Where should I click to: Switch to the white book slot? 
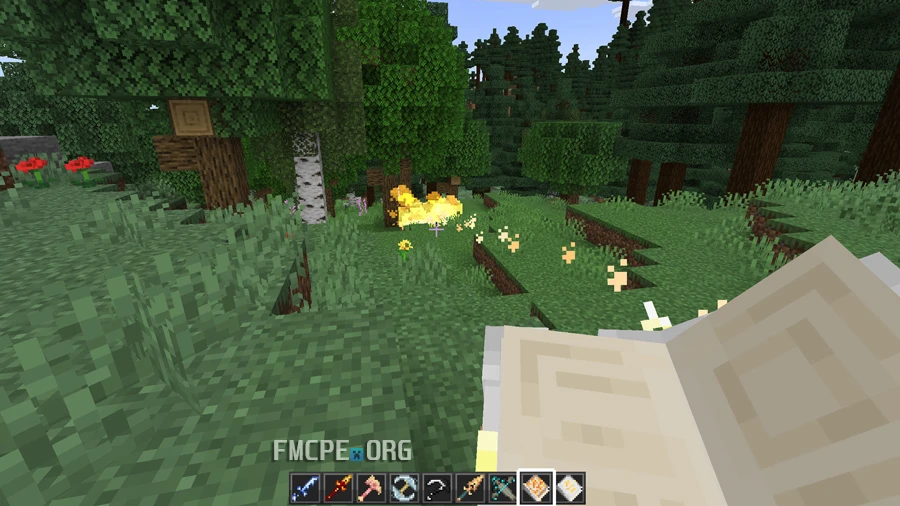(x=569, y=488)
